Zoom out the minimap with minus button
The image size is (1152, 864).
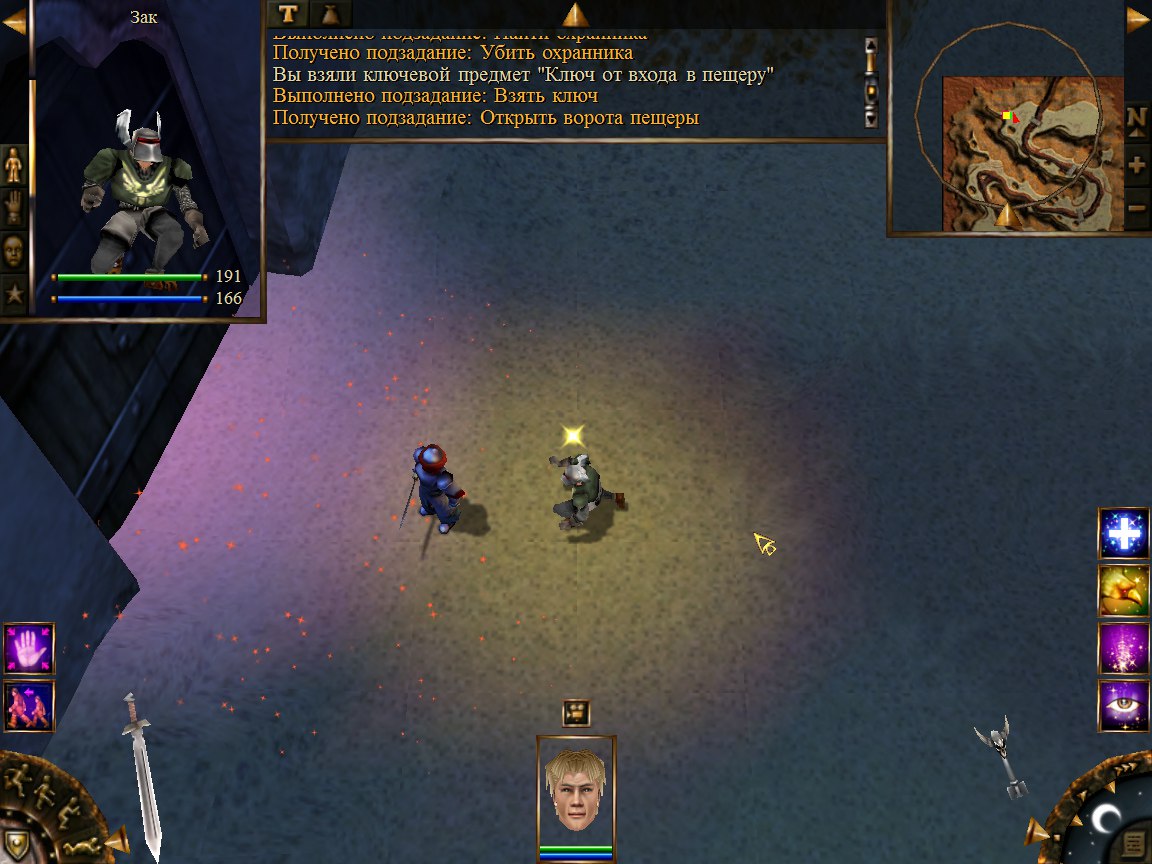[x=1137, y=207]
